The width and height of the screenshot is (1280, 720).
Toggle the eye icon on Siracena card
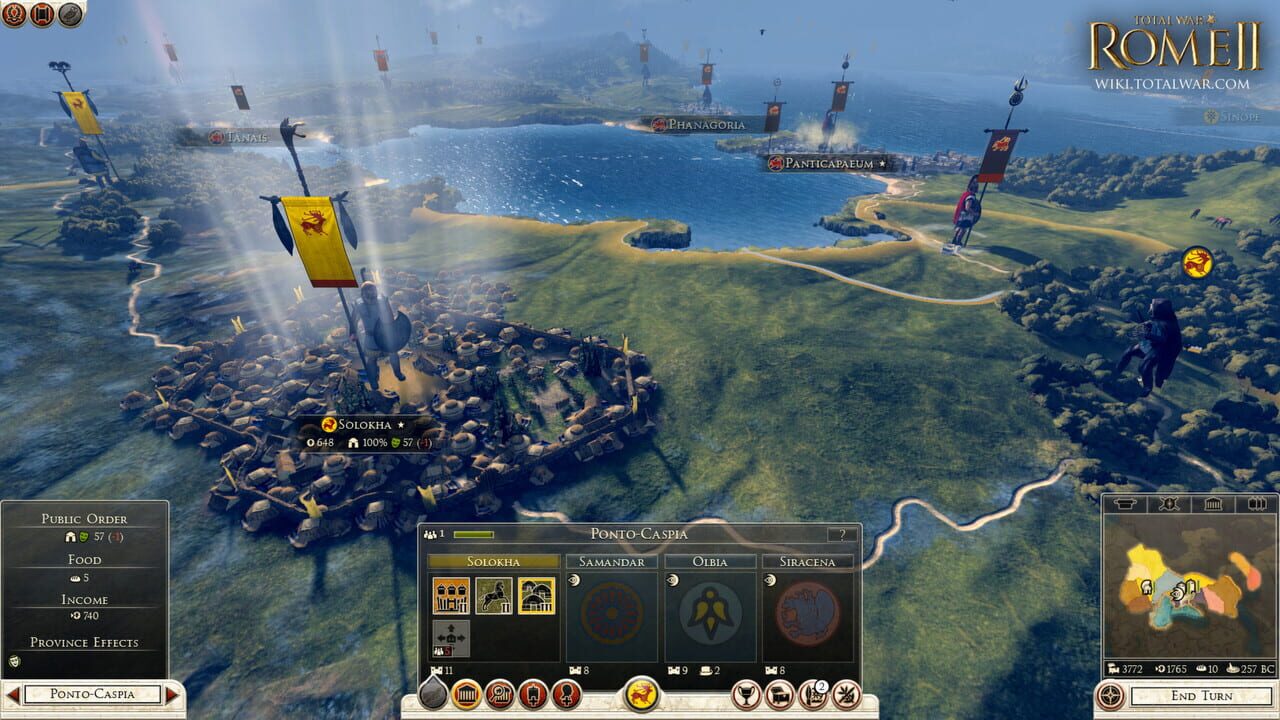768,580
